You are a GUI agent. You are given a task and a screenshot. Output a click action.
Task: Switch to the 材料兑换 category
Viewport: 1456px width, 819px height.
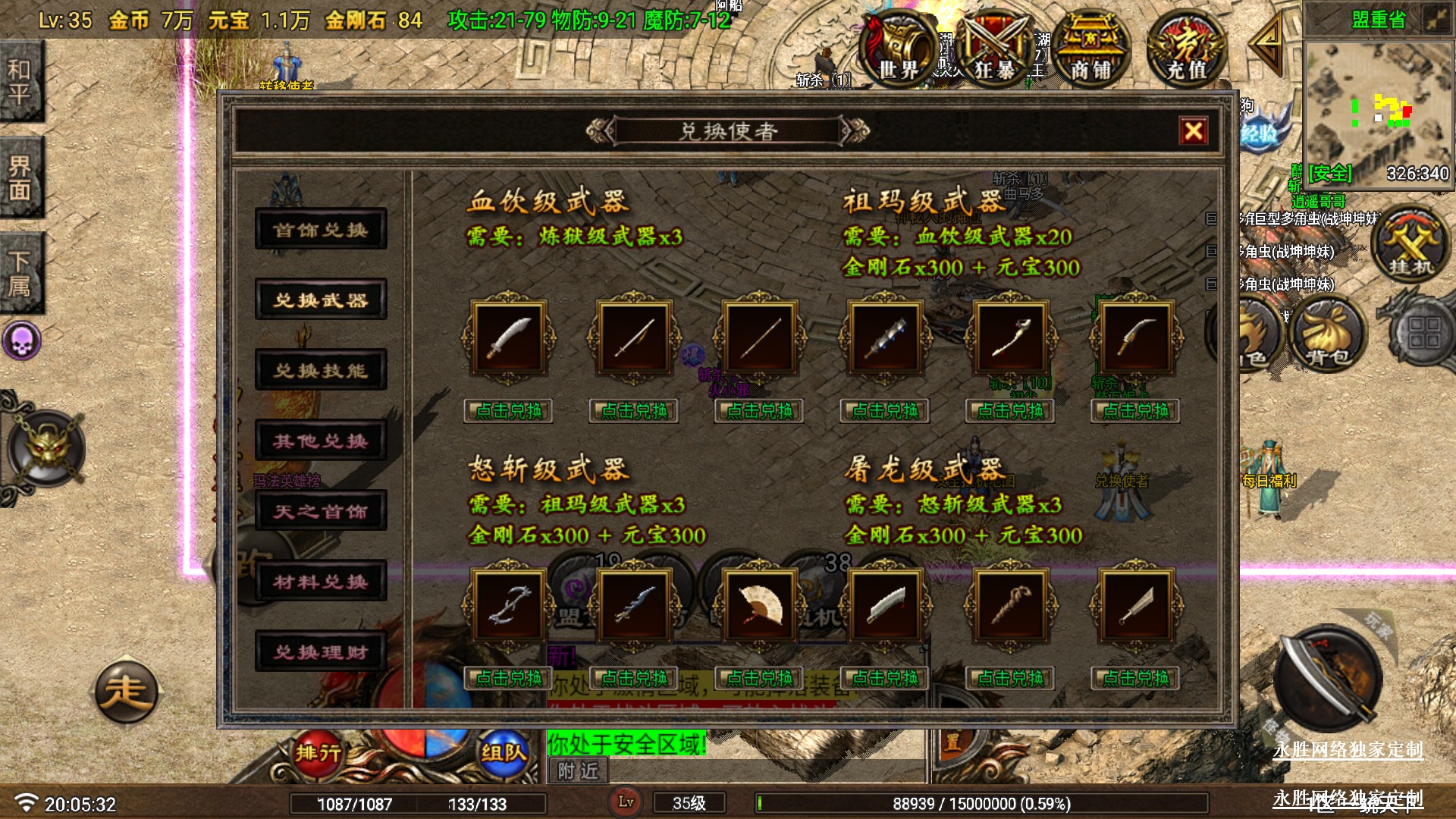[321, 582]
